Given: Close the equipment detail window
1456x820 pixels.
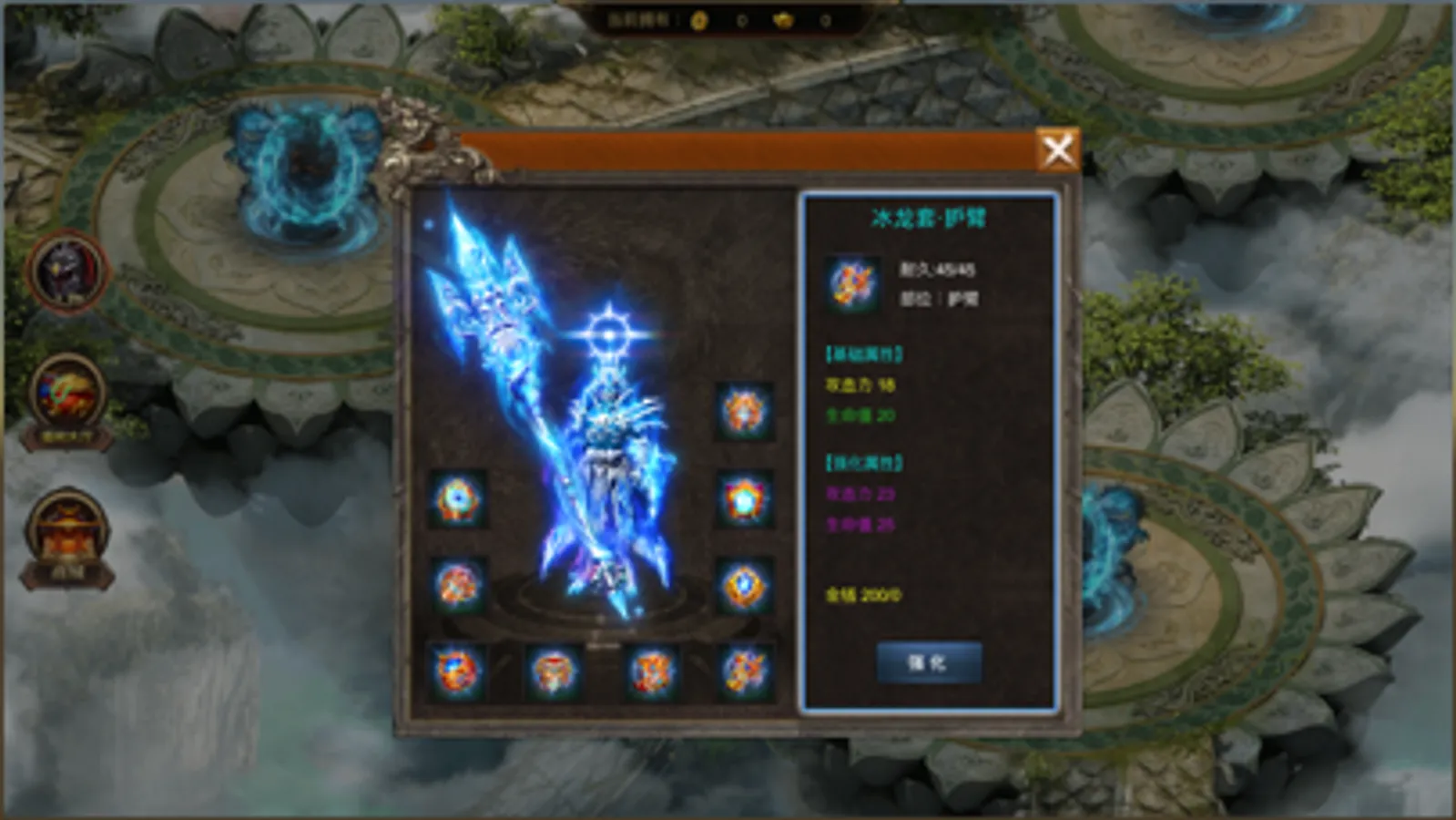Looking at the screenshot, I should click(1059, 149).
